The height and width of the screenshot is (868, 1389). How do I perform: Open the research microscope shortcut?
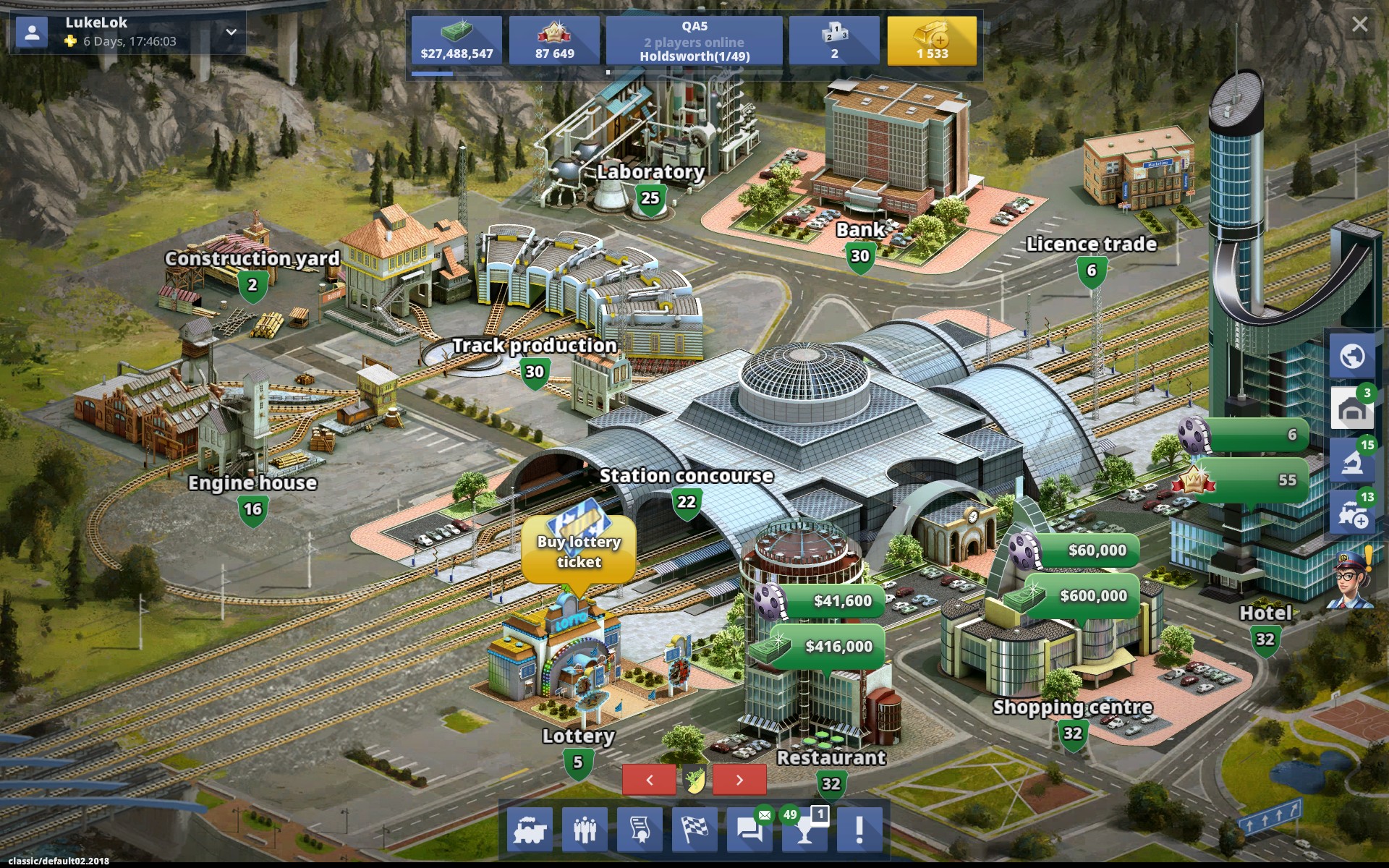click(1352, 461)
